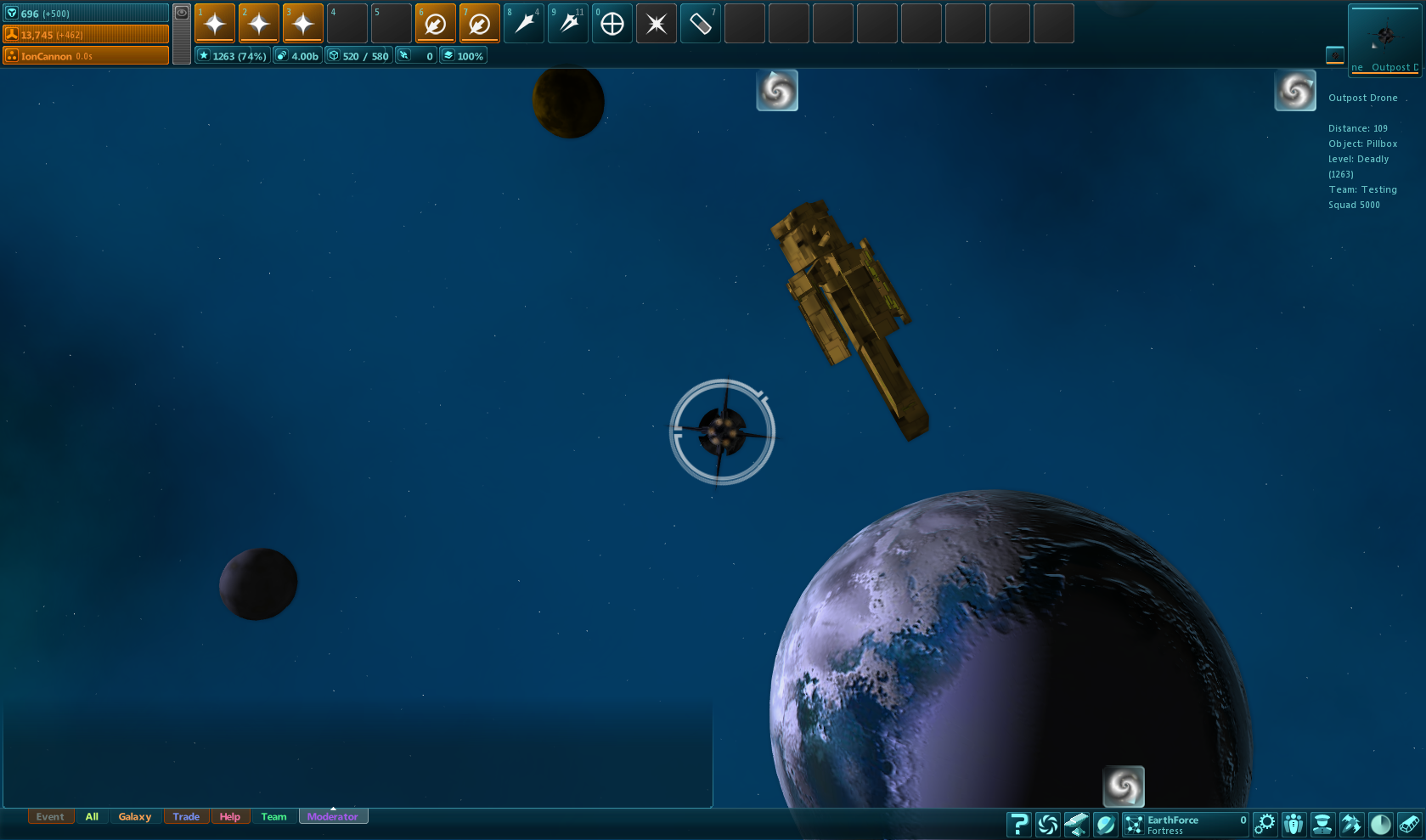Open the three-person team icon
The image size is (1426, 840).
tap(1294, 824)
